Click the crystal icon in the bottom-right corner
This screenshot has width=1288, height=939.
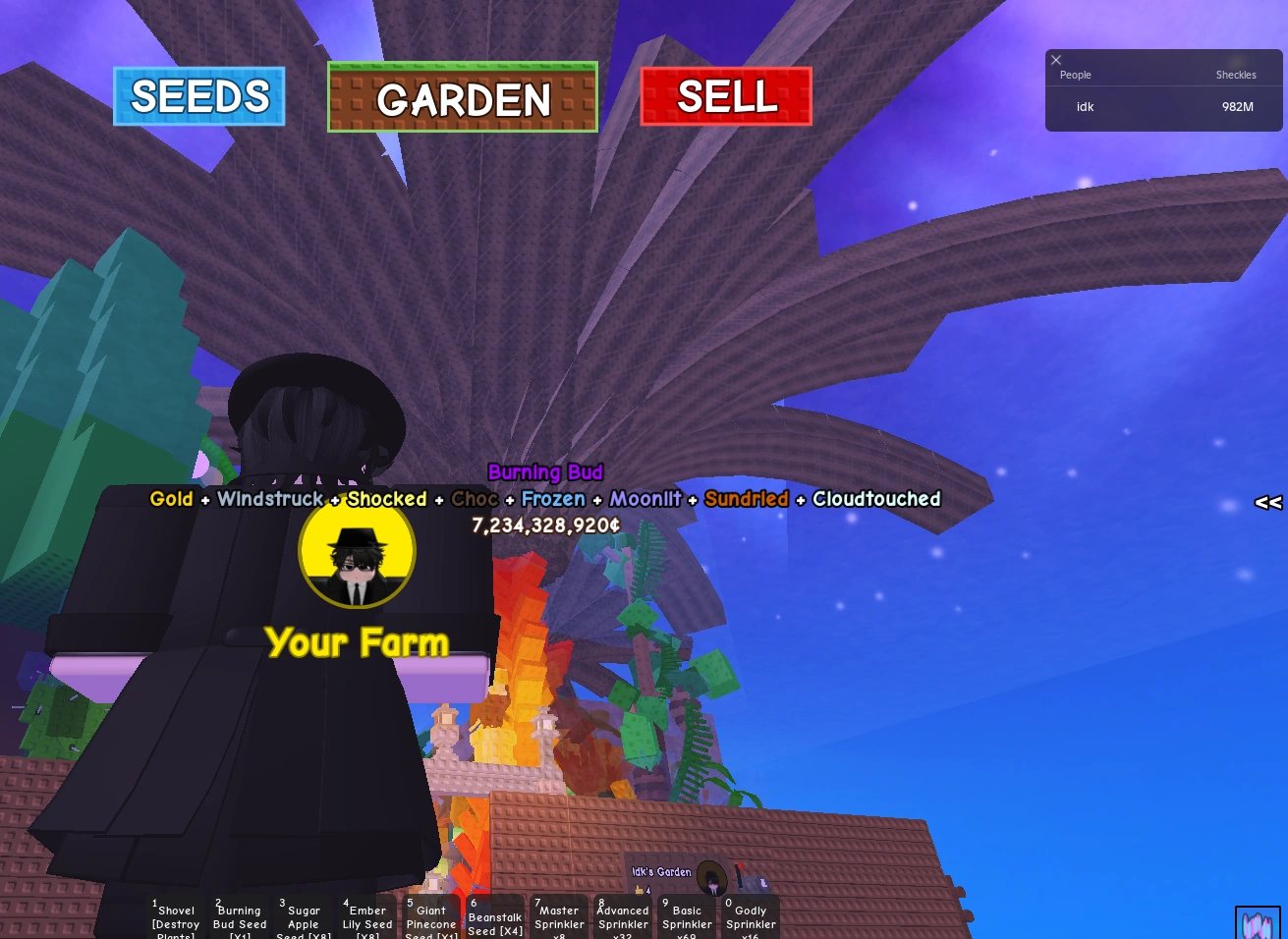1258,923
